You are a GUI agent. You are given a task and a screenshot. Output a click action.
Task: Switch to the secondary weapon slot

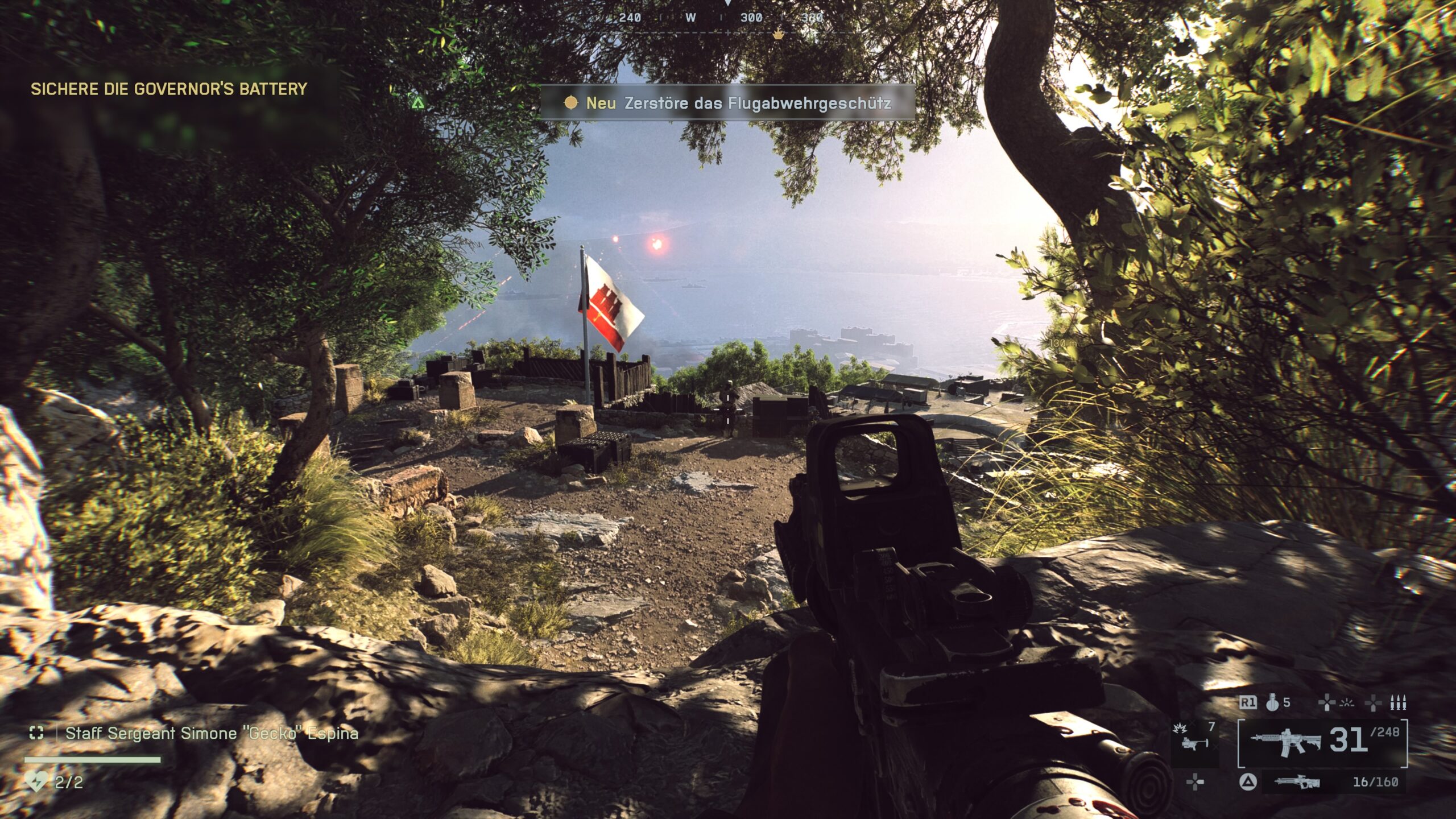(x=1297, y=783)
